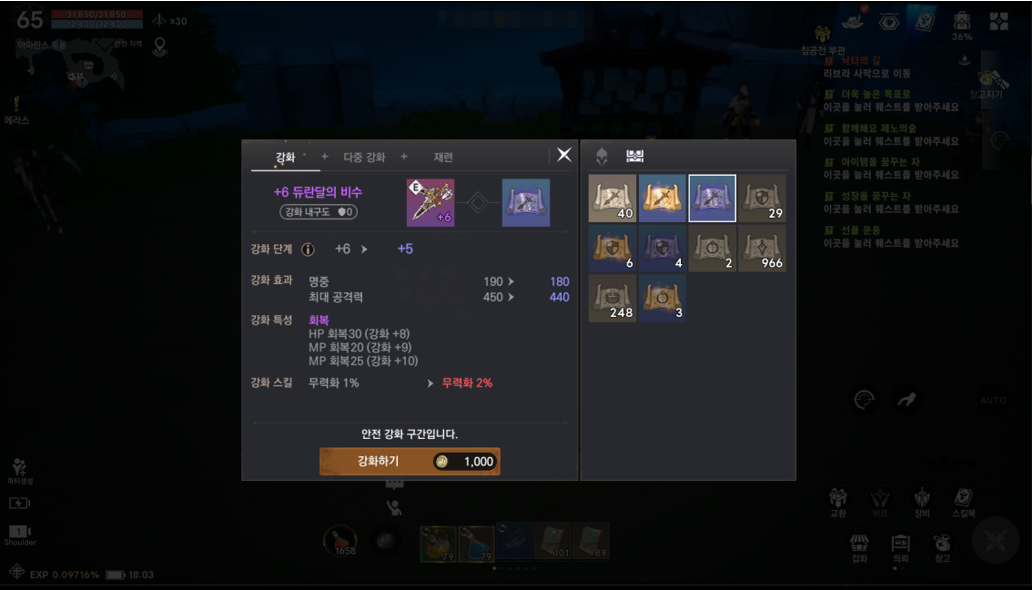
Task: Open the 재련 tab
Action: coord(443,157)
